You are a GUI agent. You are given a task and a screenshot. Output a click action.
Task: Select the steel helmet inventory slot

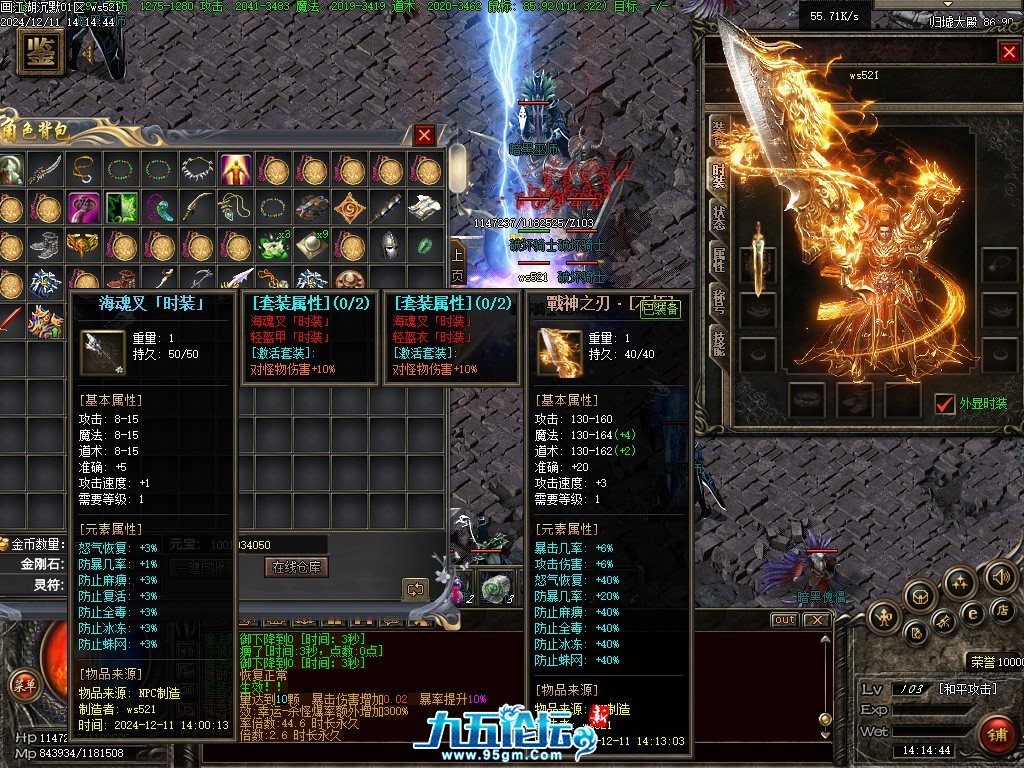click(x=388, y=245)
